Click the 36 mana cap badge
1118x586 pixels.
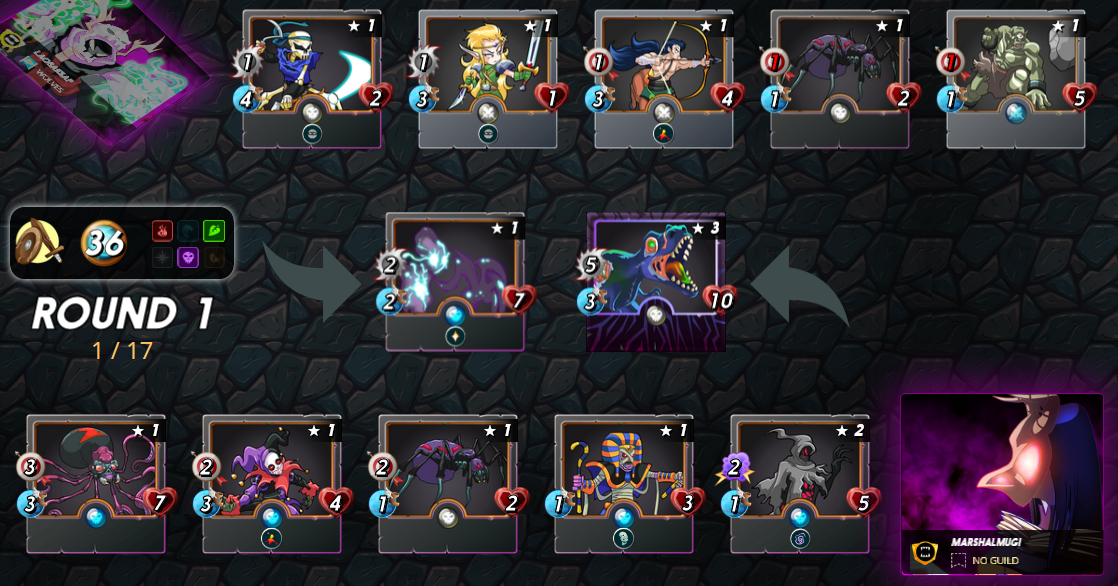103,242
